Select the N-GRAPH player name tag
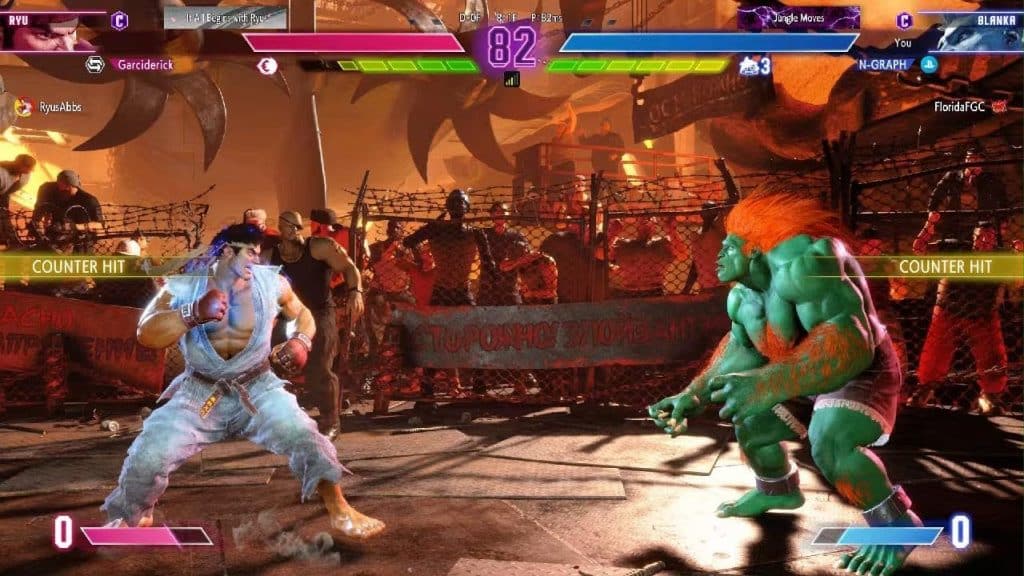The image size is (1024, 576). pos(881,65)
